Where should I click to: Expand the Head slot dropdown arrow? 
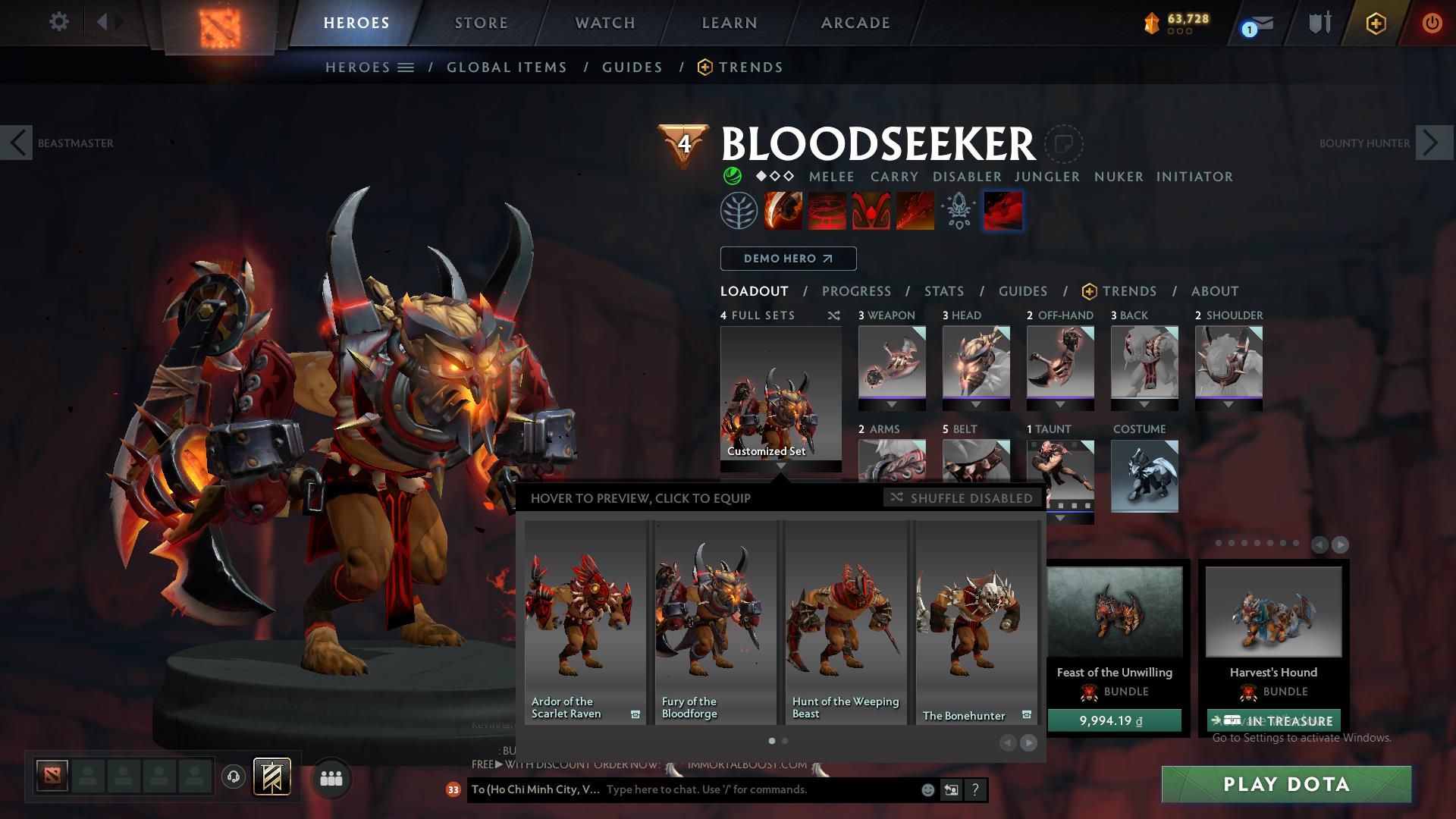pyautogui.click(x=976, y=404)
